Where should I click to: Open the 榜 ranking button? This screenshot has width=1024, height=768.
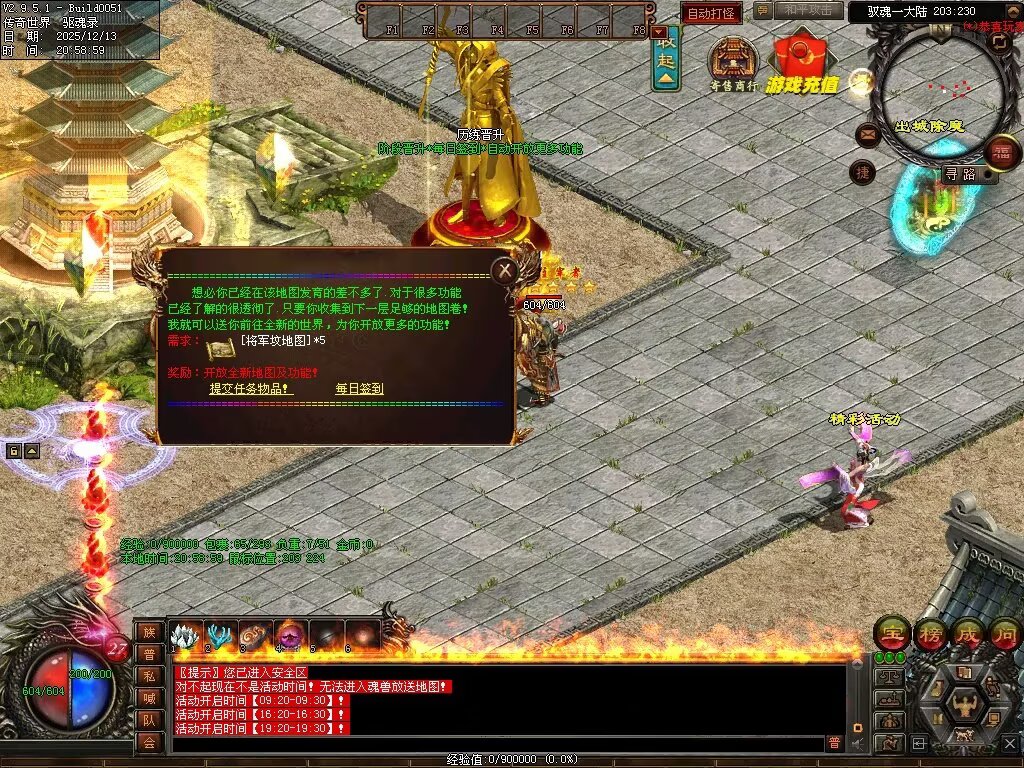point(931,633)
